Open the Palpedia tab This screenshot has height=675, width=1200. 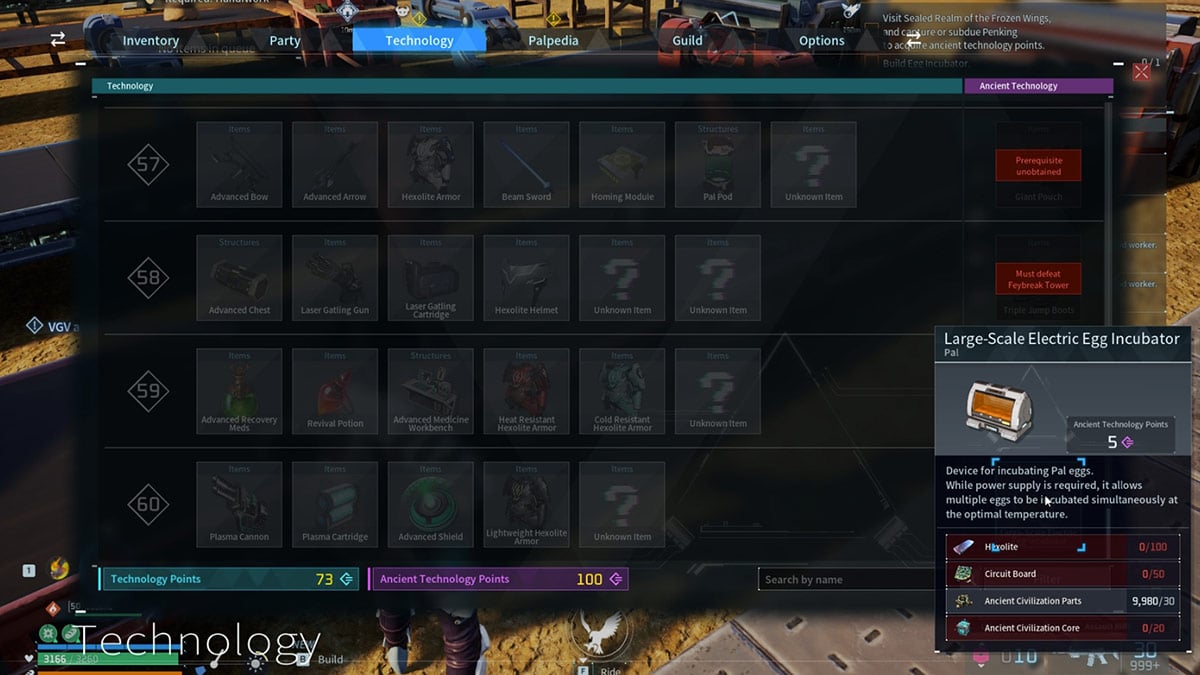tap(553, 41)
